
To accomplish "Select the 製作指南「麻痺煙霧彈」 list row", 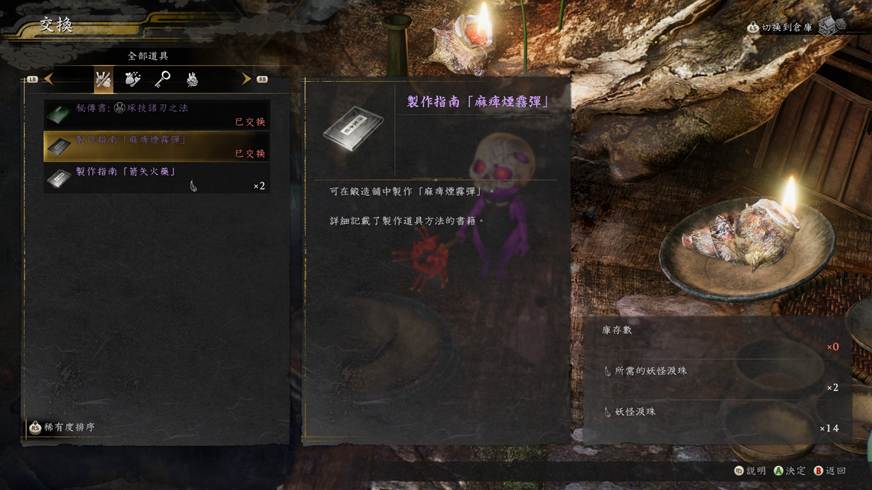I will click(156, 146).
